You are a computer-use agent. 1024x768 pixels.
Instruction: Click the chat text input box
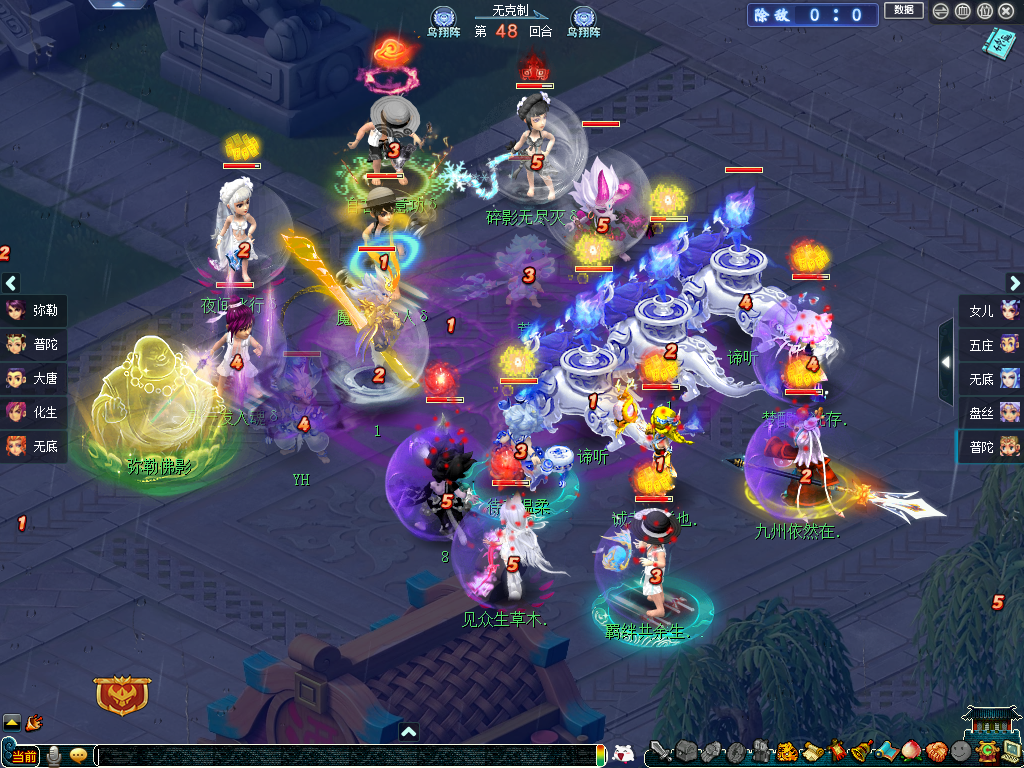(x=340, y=756)
